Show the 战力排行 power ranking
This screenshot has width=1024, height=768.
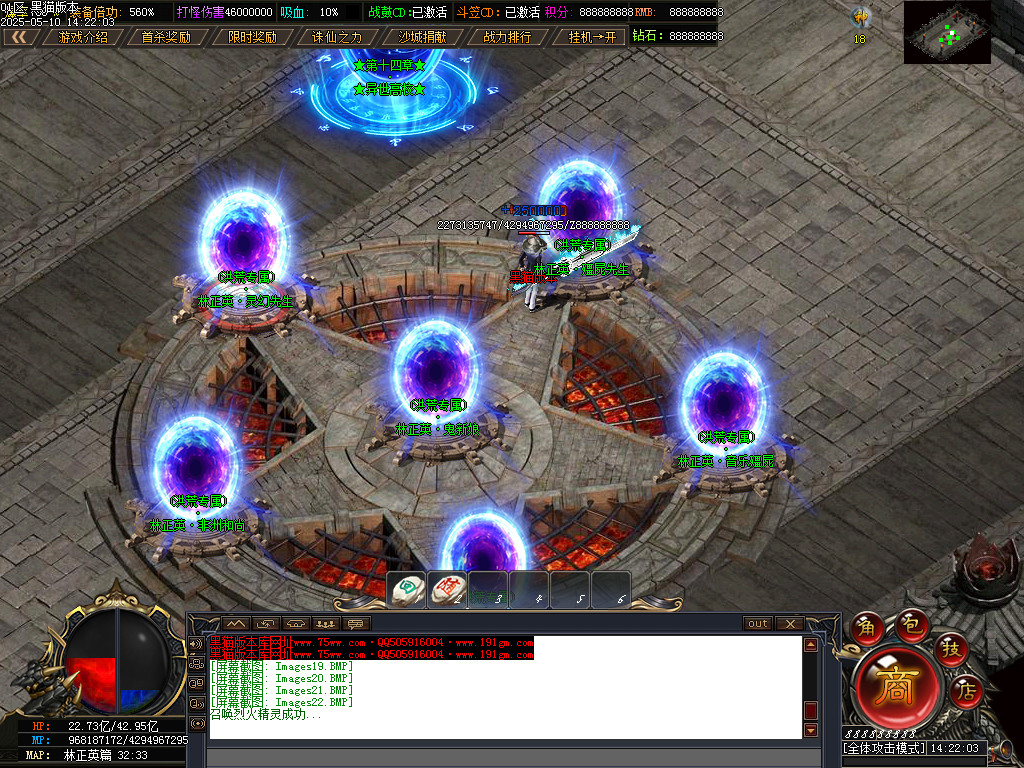508,37
